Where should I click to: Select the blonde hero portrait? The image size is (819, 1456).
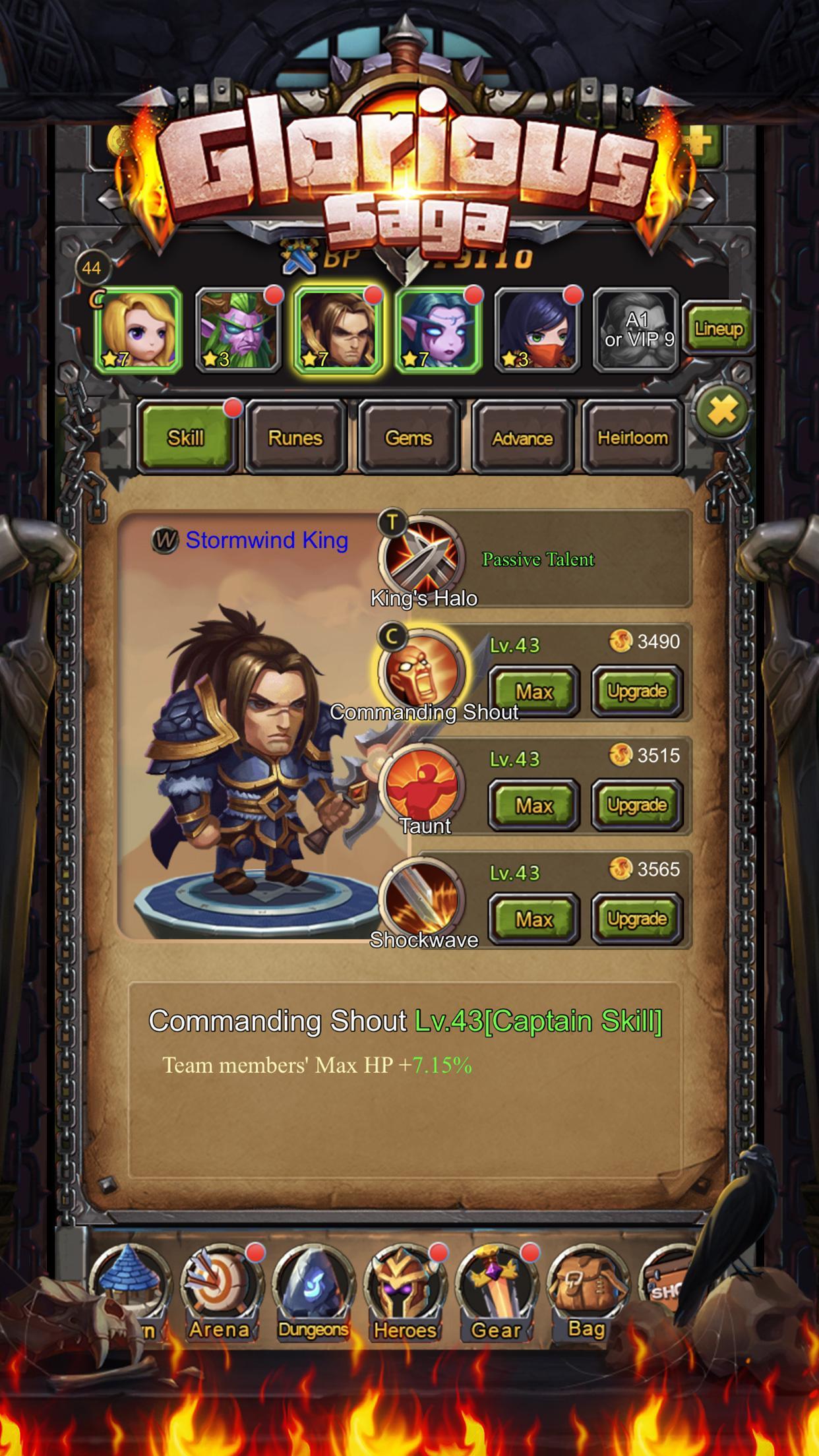coord(138,330)
